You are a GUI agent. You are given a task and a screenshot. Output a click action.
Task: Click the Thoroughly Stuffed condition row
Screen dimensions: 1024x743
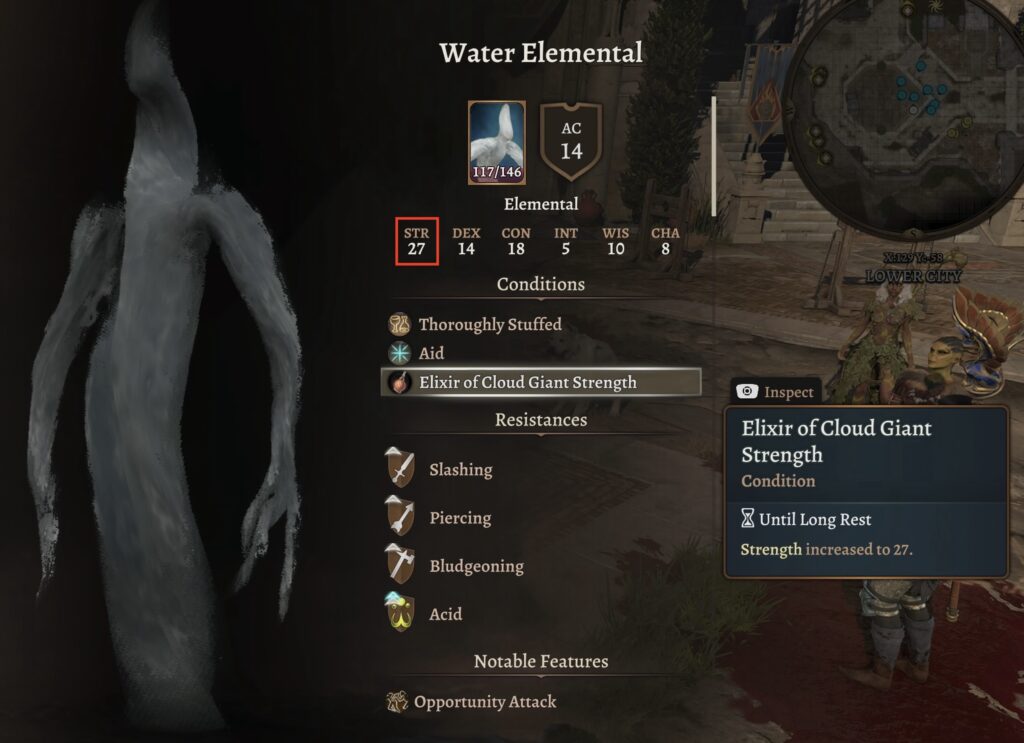(489, 324)
